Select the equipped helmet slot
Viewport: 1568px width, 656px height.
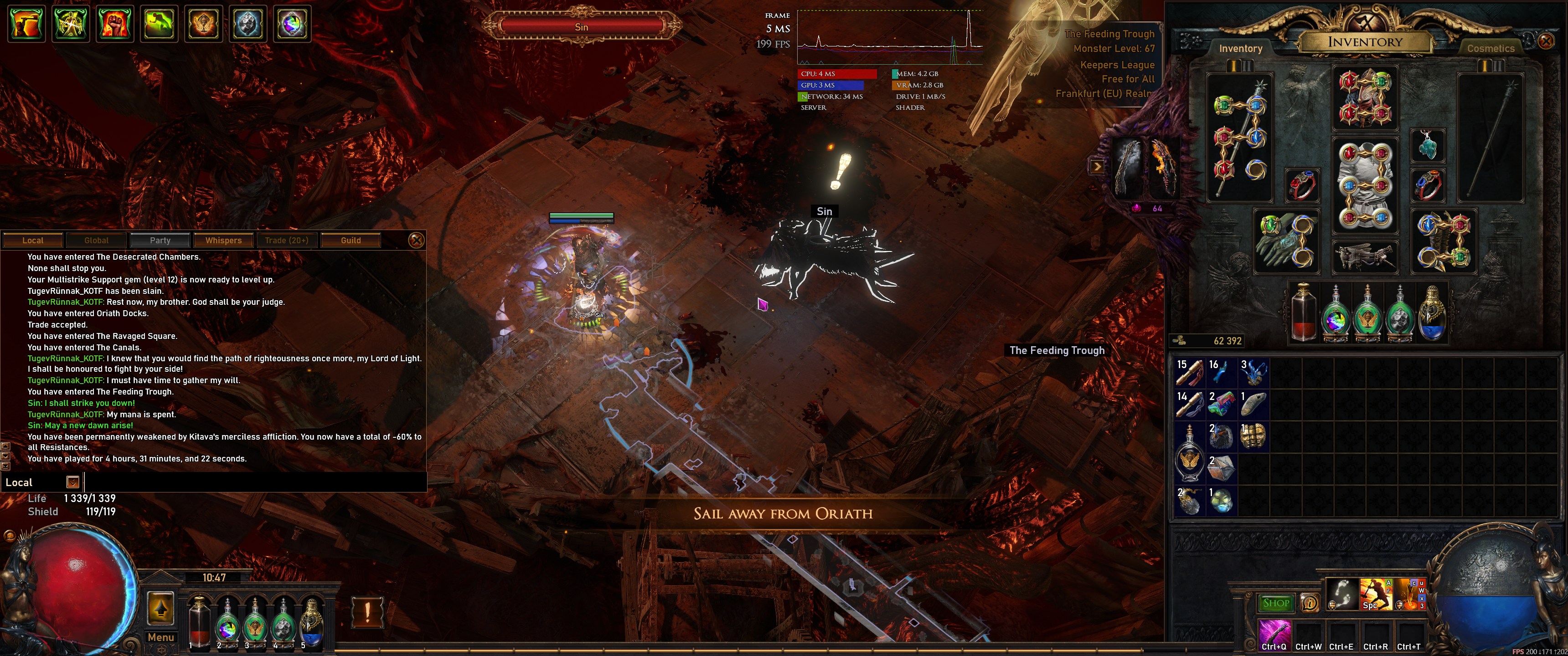pos(1364,98)
